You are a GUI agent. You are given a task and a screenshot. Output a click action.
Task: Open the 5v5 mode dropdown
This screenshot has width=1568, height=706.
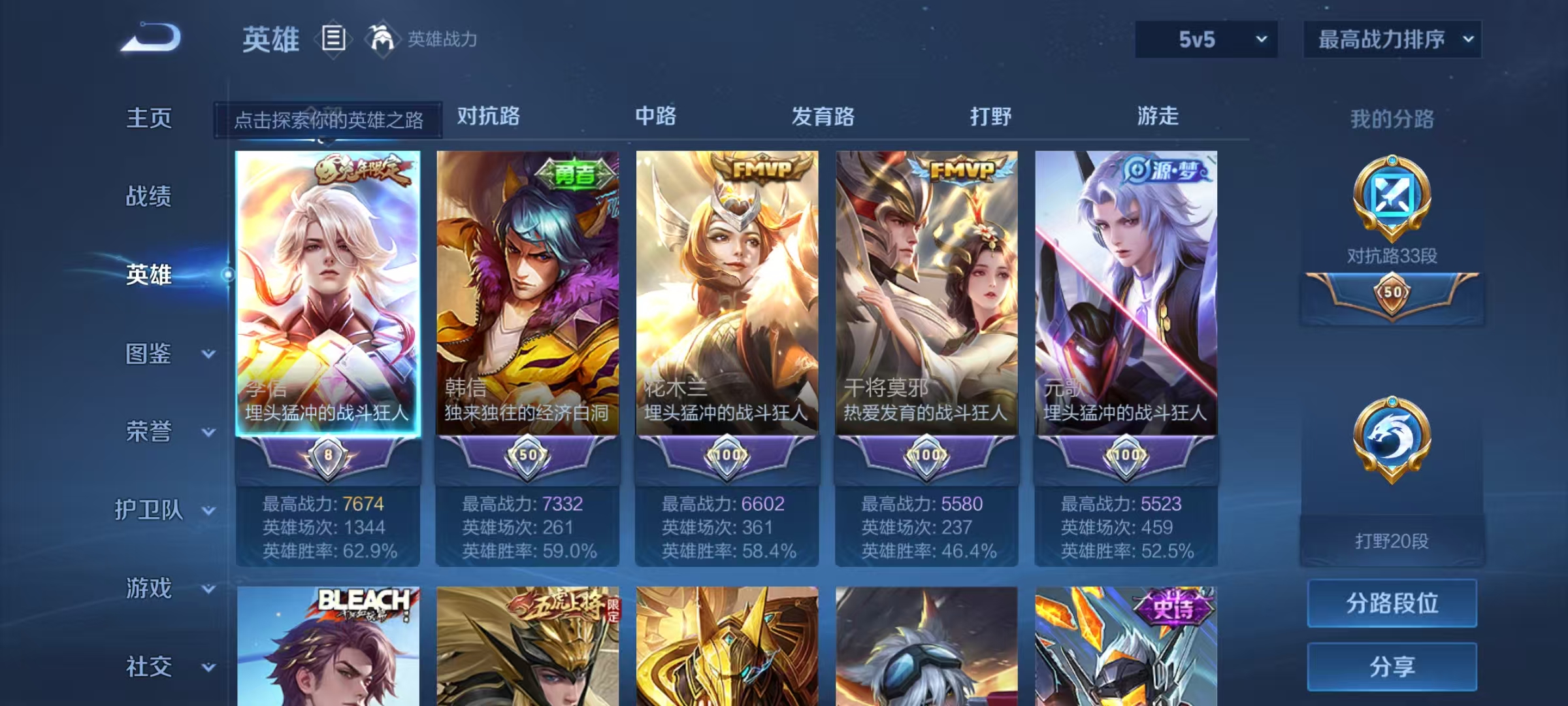(1204, 39)
